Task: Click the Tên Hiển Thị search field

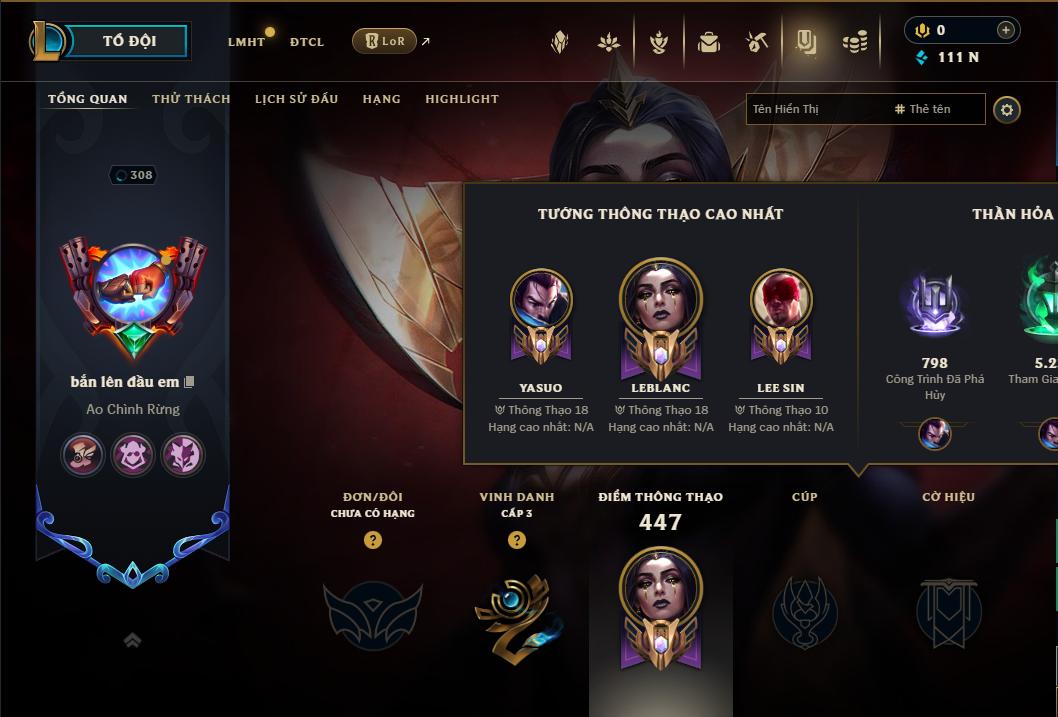Action: click(x=815, y=109)
